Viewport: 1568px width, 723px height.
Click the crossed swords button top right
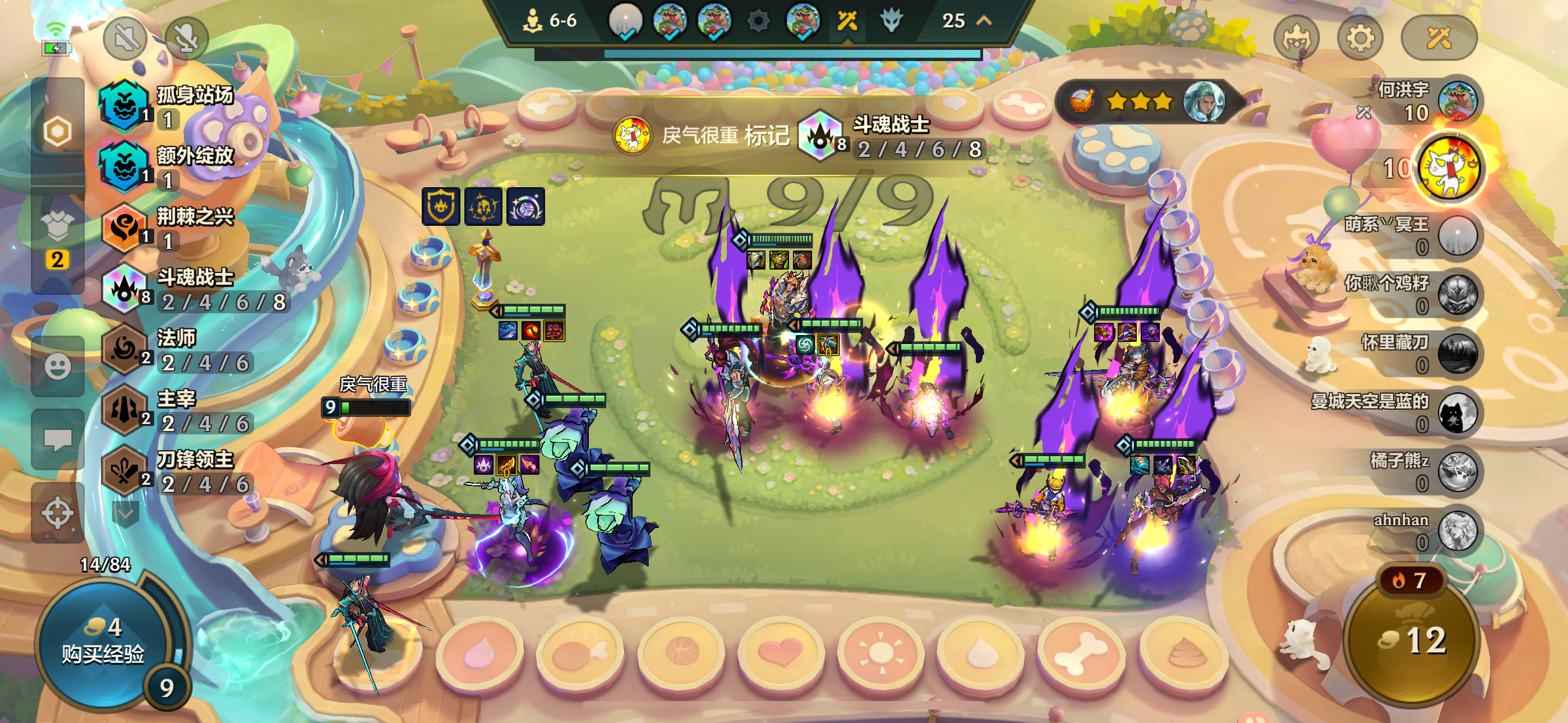pyautogui.click(x=1439, y=39)
